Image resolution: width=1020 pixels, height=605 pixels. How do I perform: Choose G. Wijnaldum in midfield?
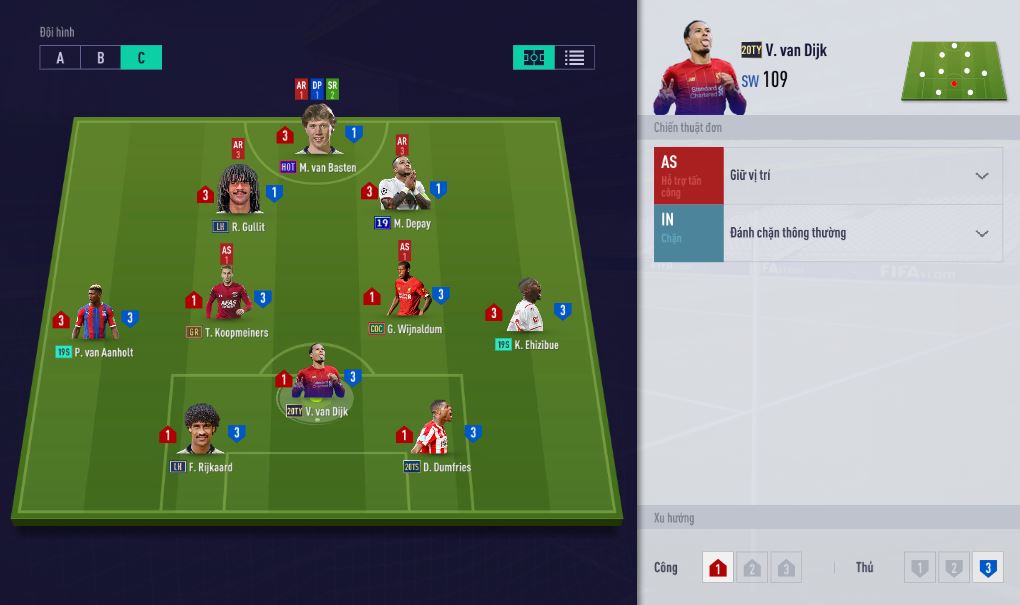click(x=406, y=291)
